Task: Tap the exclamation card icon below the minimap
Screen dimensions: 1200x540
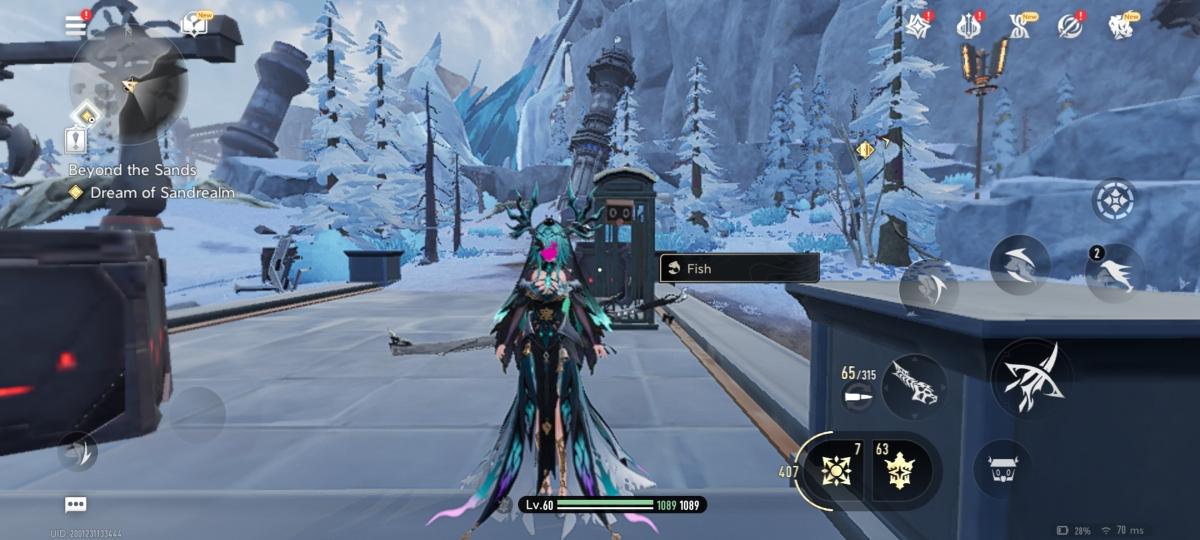Action: [x=76, y=140]
